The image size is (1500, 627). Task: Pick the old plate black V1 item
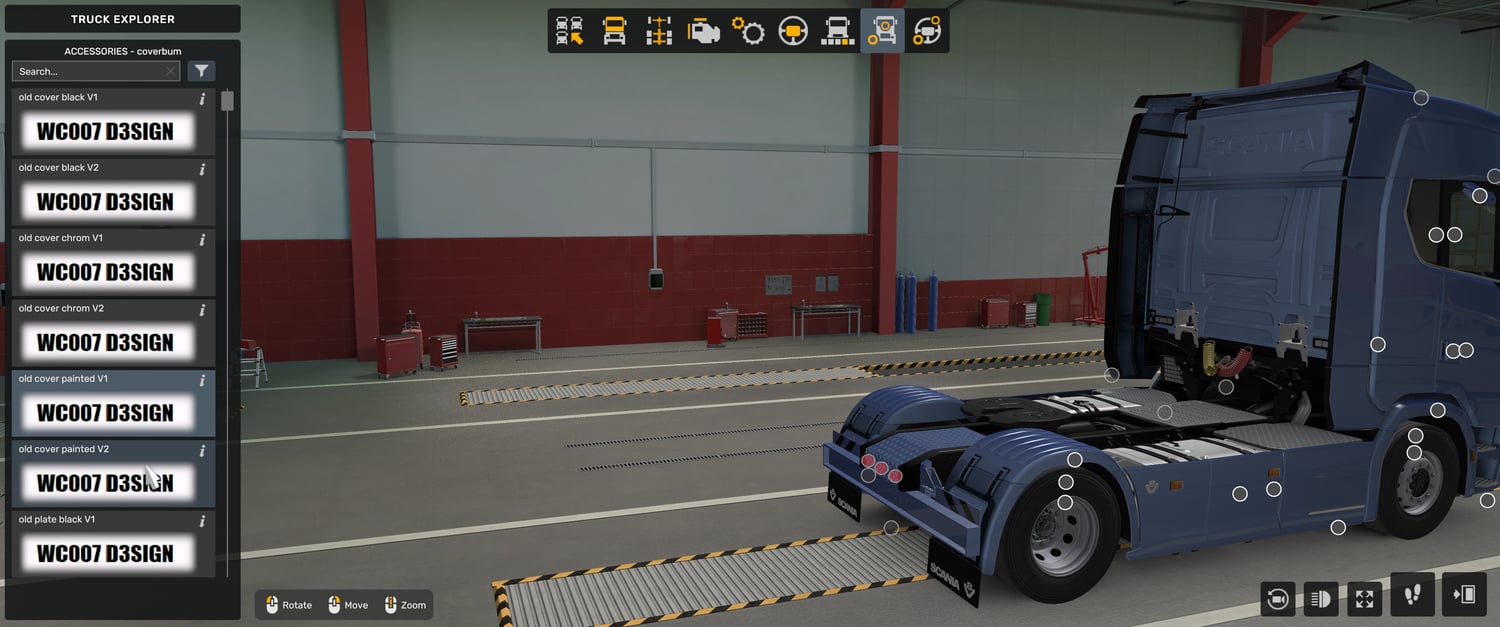105,553
